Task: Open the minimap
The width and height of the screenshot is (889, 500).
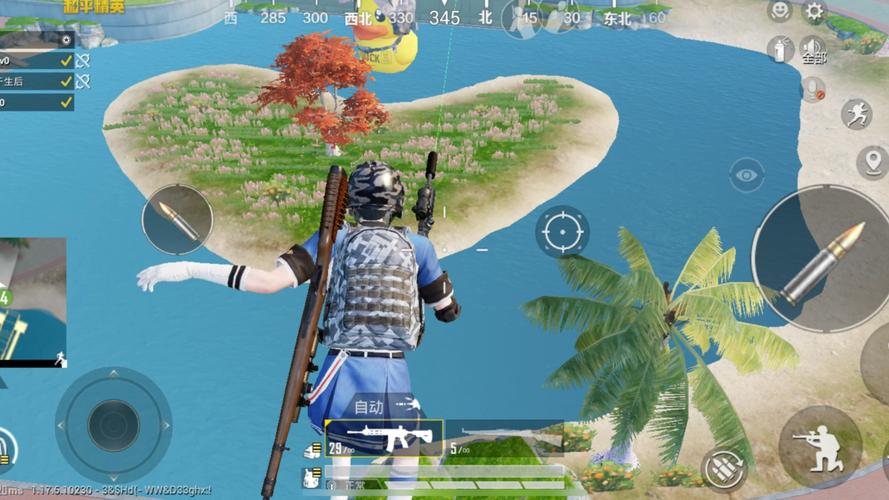Action: (32, 300)
